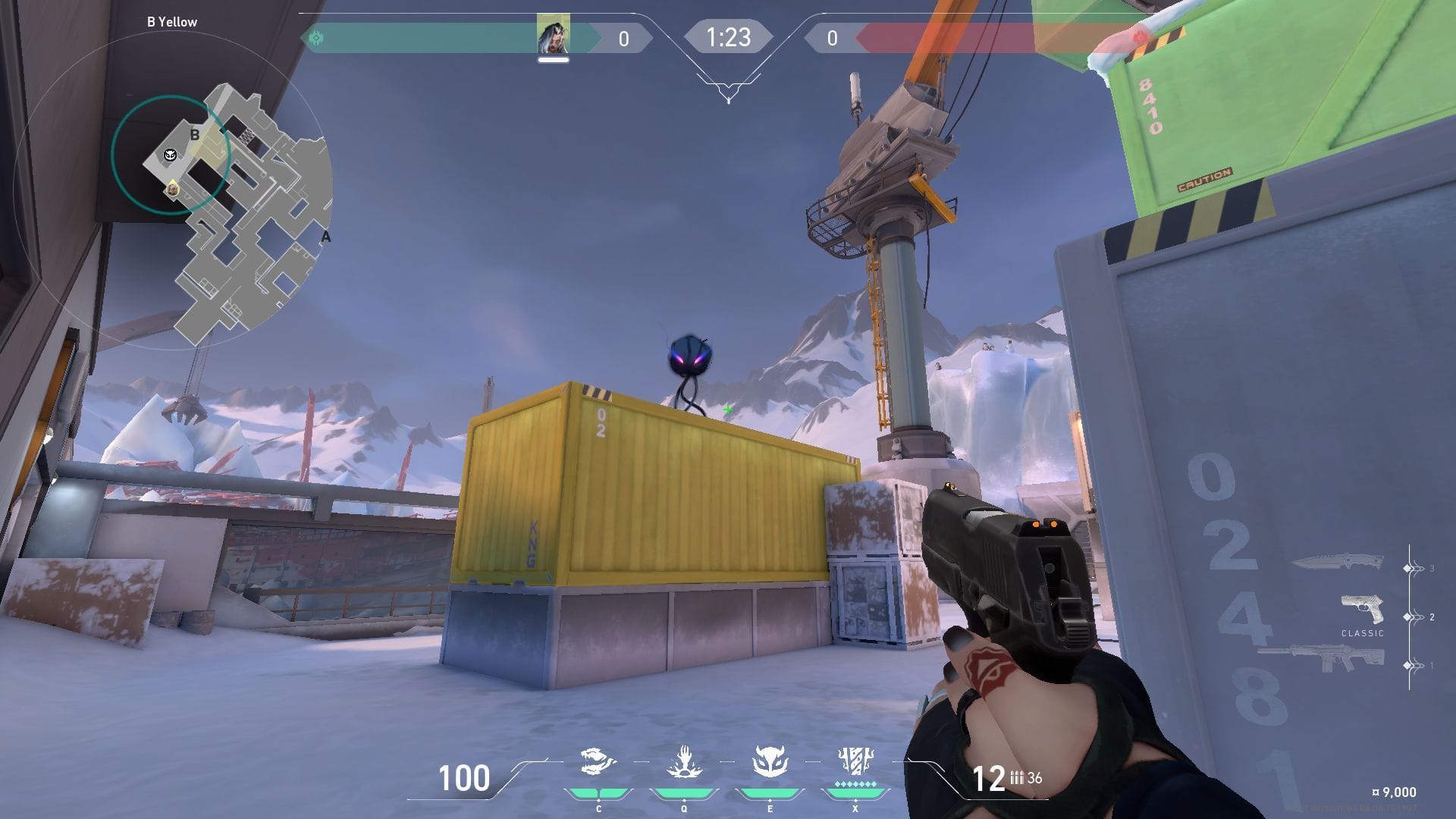
Task: Use the Q ability icon
Action: [x=683, y=762]
